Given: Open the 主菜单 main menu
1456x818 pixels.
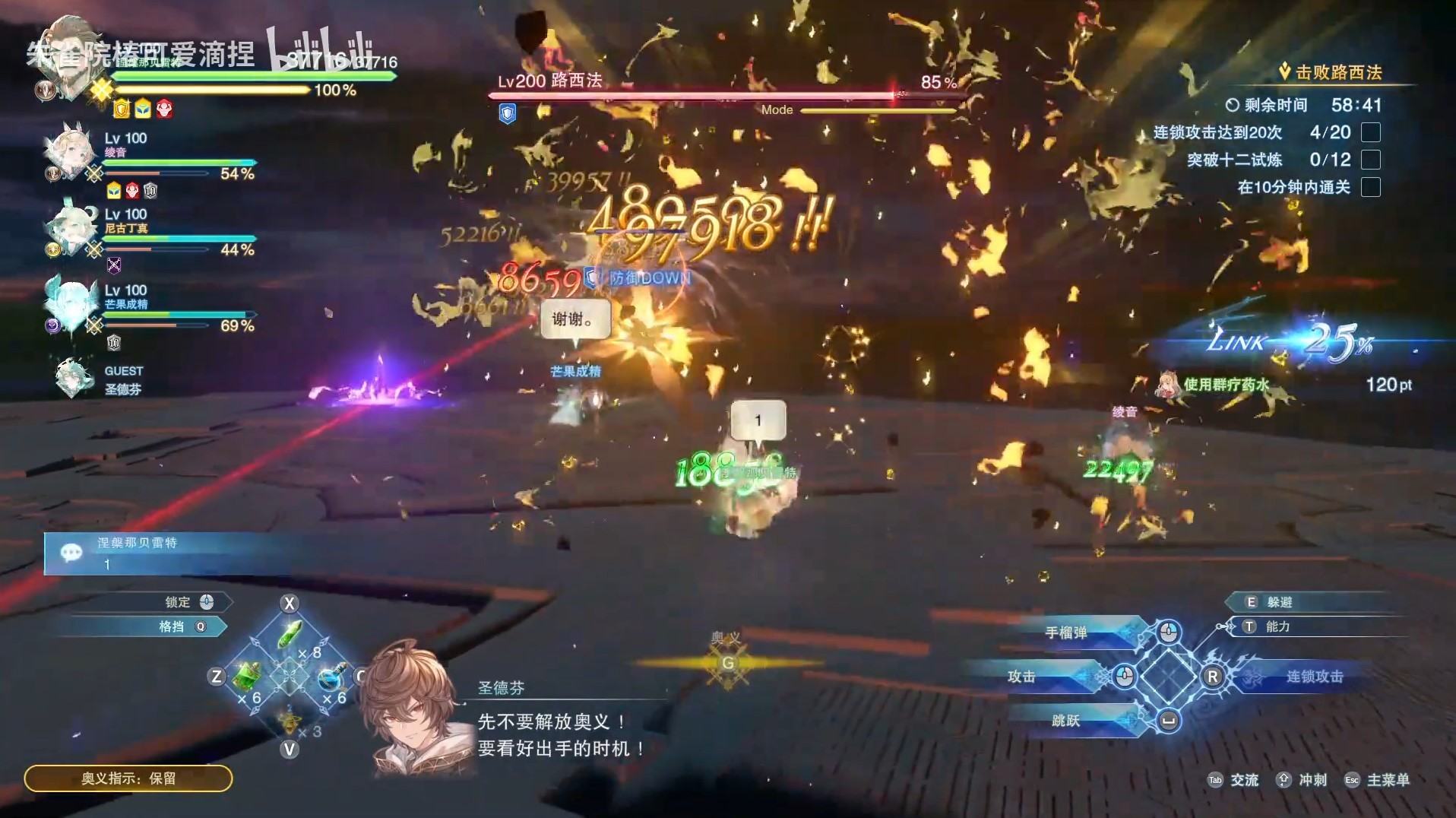Looking at the screenshot, I should pos(1387,780).
